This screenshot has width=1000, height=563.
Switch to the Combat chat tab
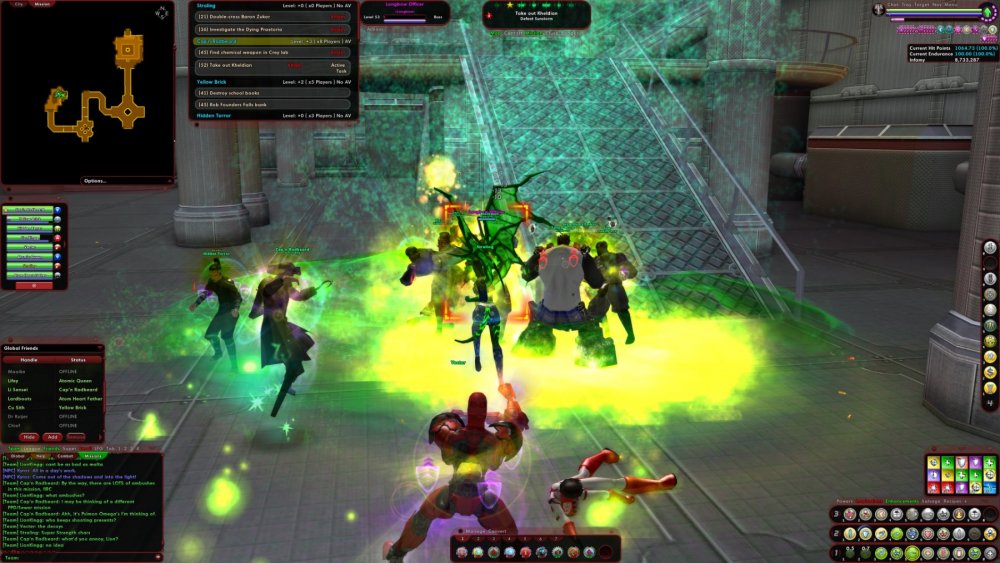point(67,456)
